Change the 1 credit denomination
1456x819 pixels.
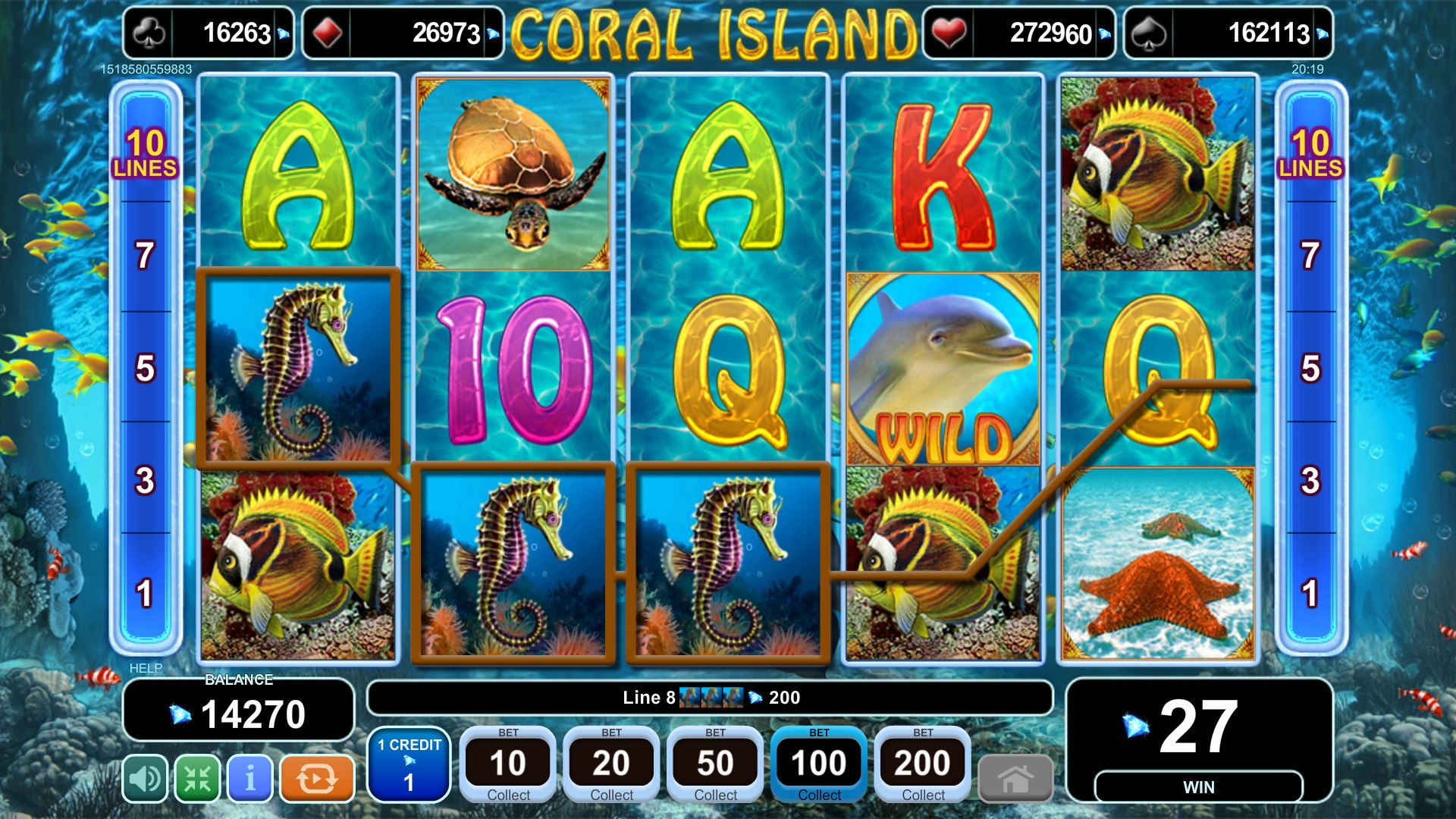[x=409, y=764]
